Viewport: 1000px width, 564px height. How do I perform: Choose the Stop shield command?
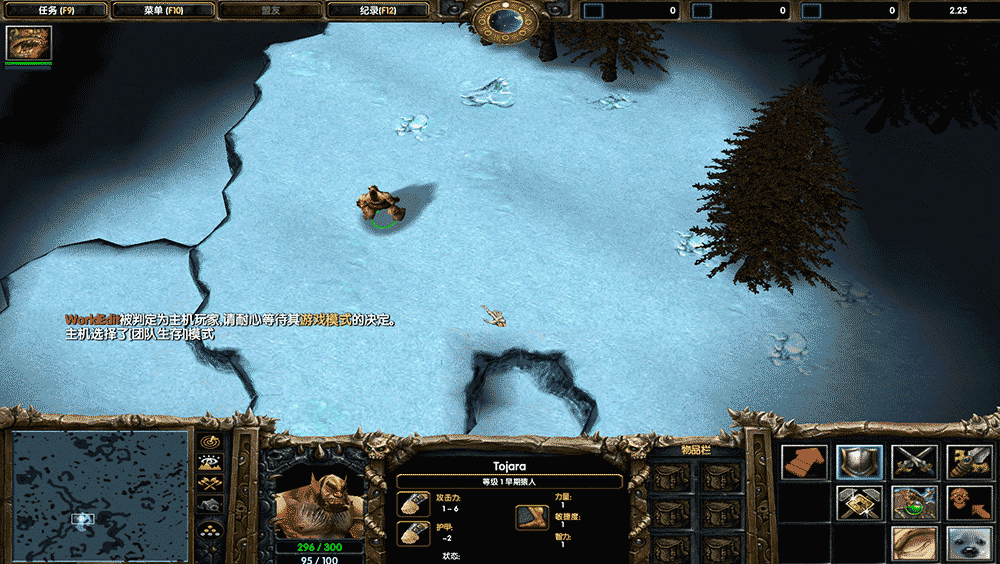coord(859,462)
